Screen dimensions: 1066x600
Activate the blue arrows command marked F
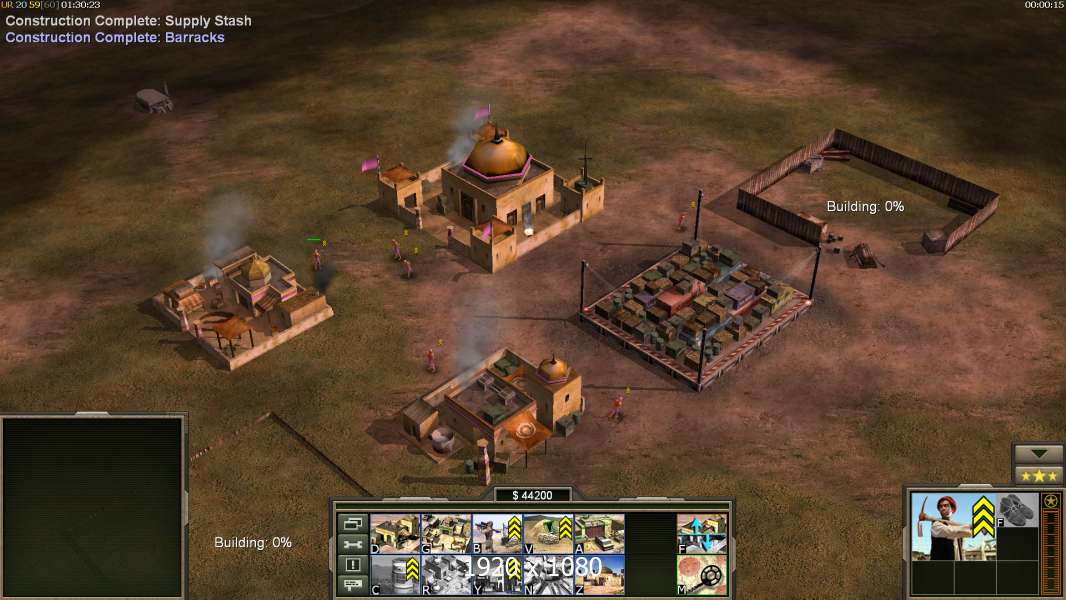[x=702, y=533]
